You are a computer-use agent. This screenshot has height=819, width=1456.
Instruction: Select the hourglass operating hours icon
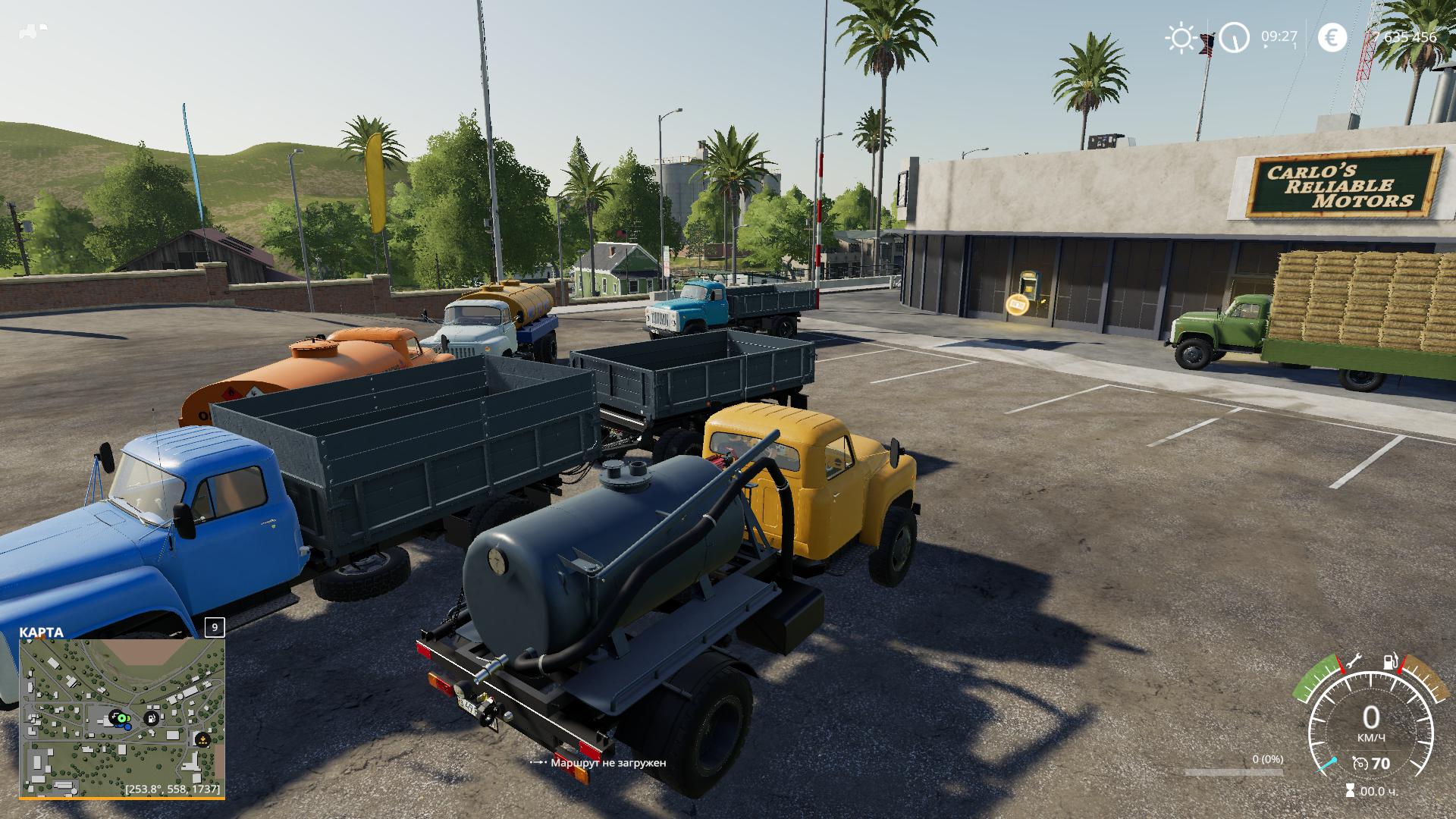click(1351, 790)
